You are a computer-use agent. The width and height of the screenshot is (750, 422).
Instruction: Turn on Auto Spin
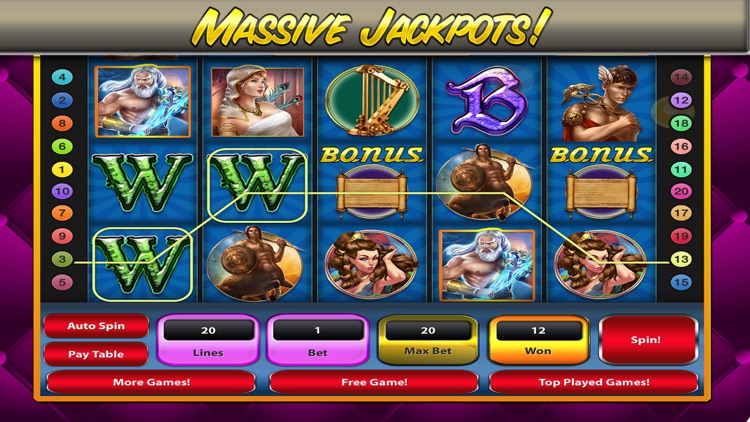pyautogui.click(x=96, y=327)
